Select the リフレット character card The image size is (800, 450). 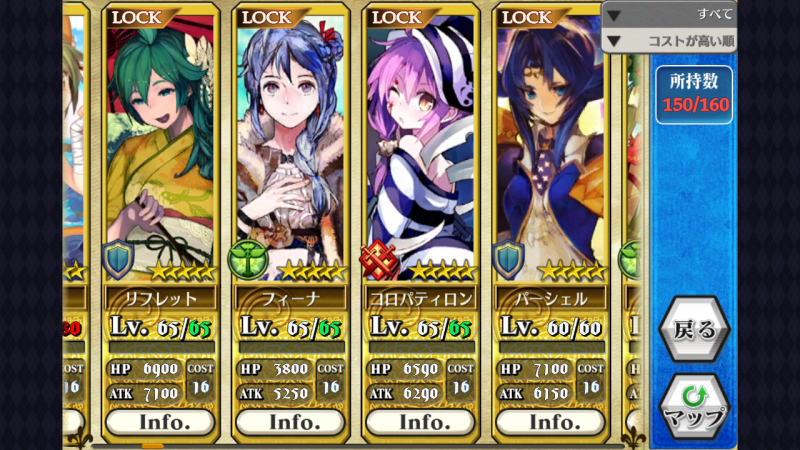(160, 150)
